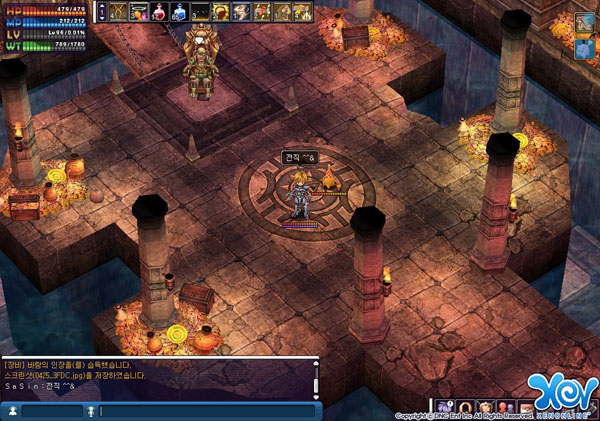Use the blue mana potion slot

179,12
